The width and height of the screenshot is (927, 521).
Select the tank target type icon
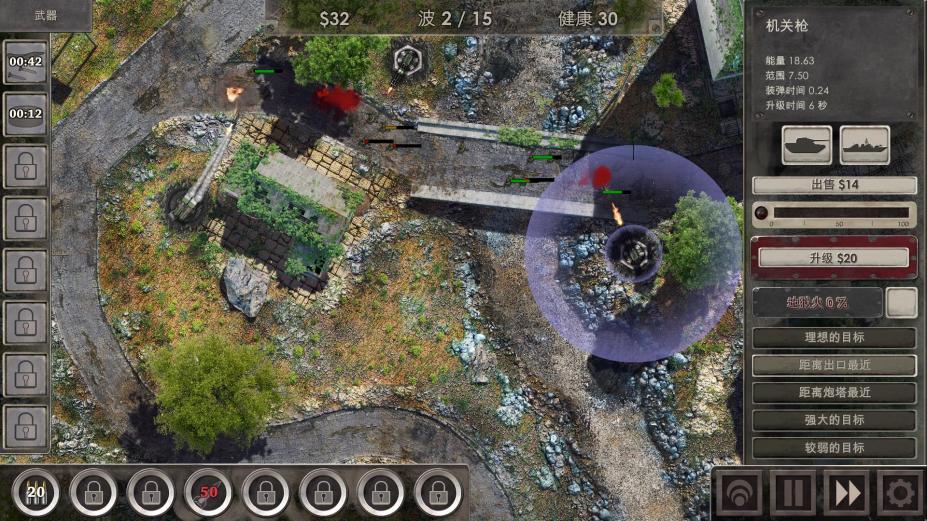tap(807, 145)
